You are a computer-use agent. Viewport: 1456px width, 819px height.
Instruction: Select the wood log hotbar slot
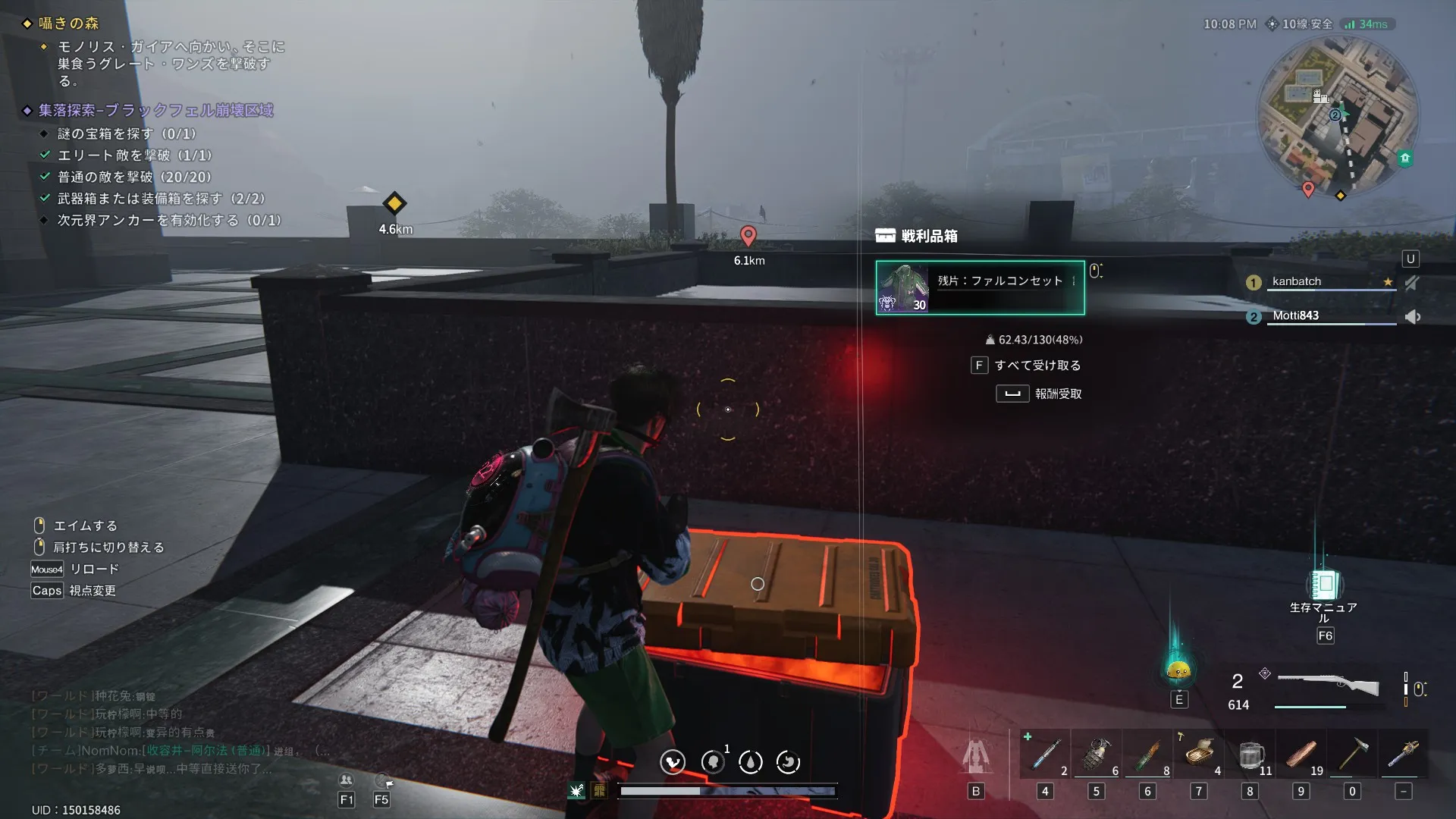[1301, 755]
